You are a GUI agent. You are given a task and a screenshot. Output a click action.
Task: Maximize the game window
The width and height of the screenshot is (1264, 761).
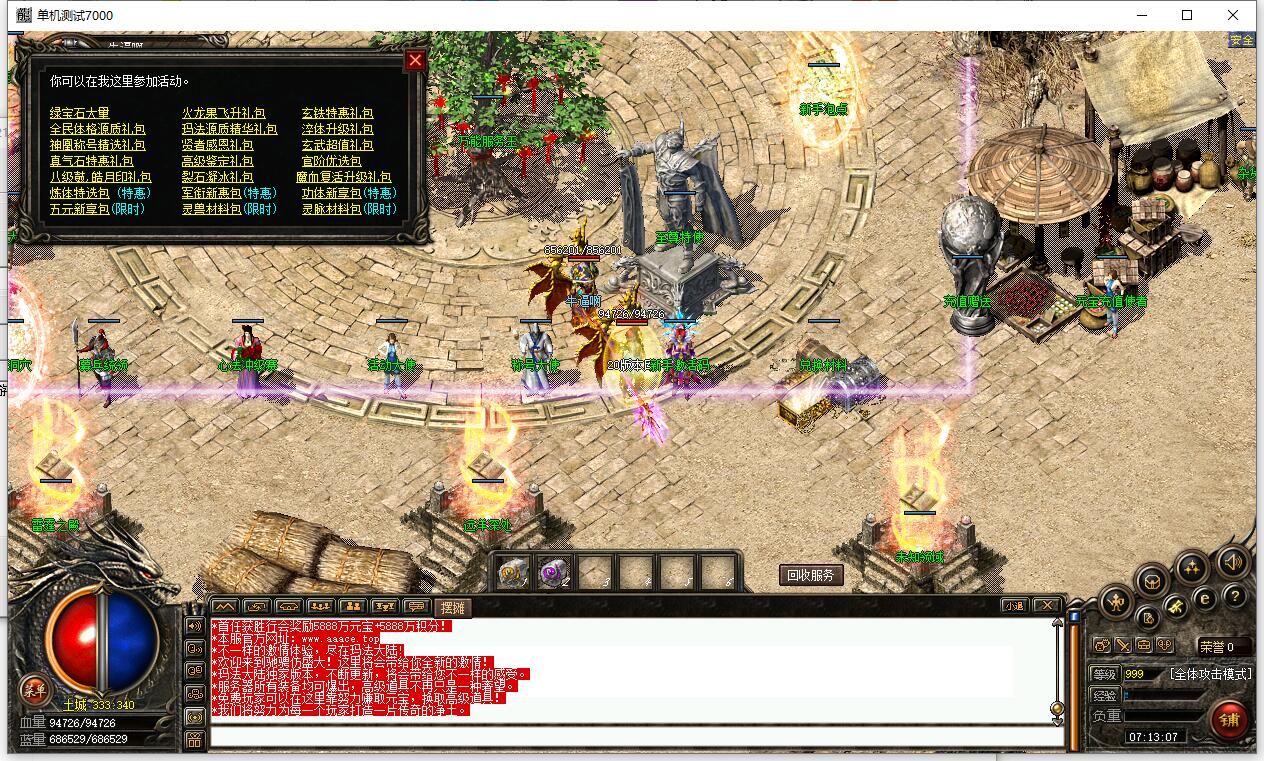pos(1187,15)
